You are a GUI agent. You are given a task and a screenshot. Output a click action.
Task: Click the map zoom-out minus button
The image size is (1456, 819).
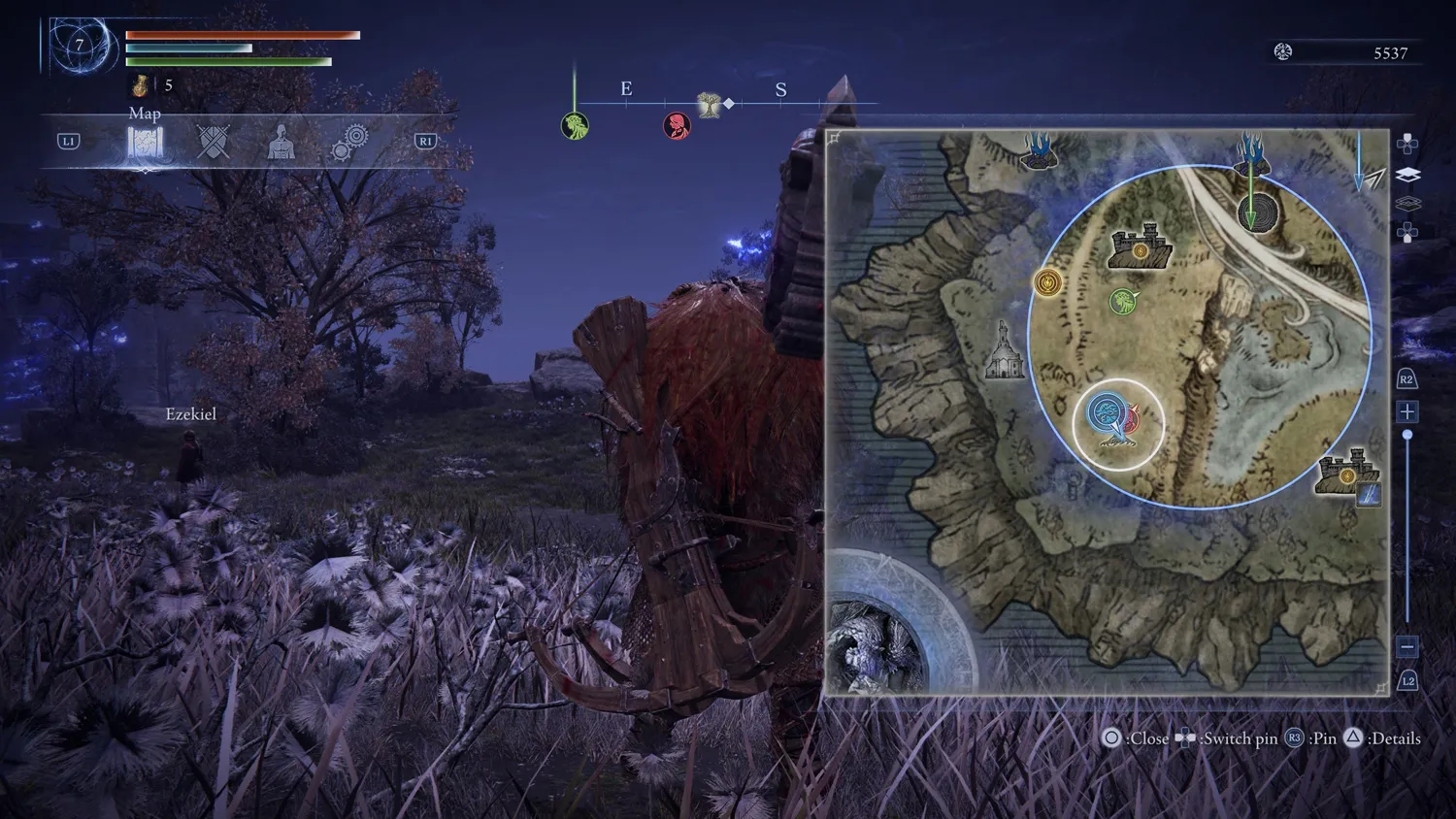click(1407, 646)
